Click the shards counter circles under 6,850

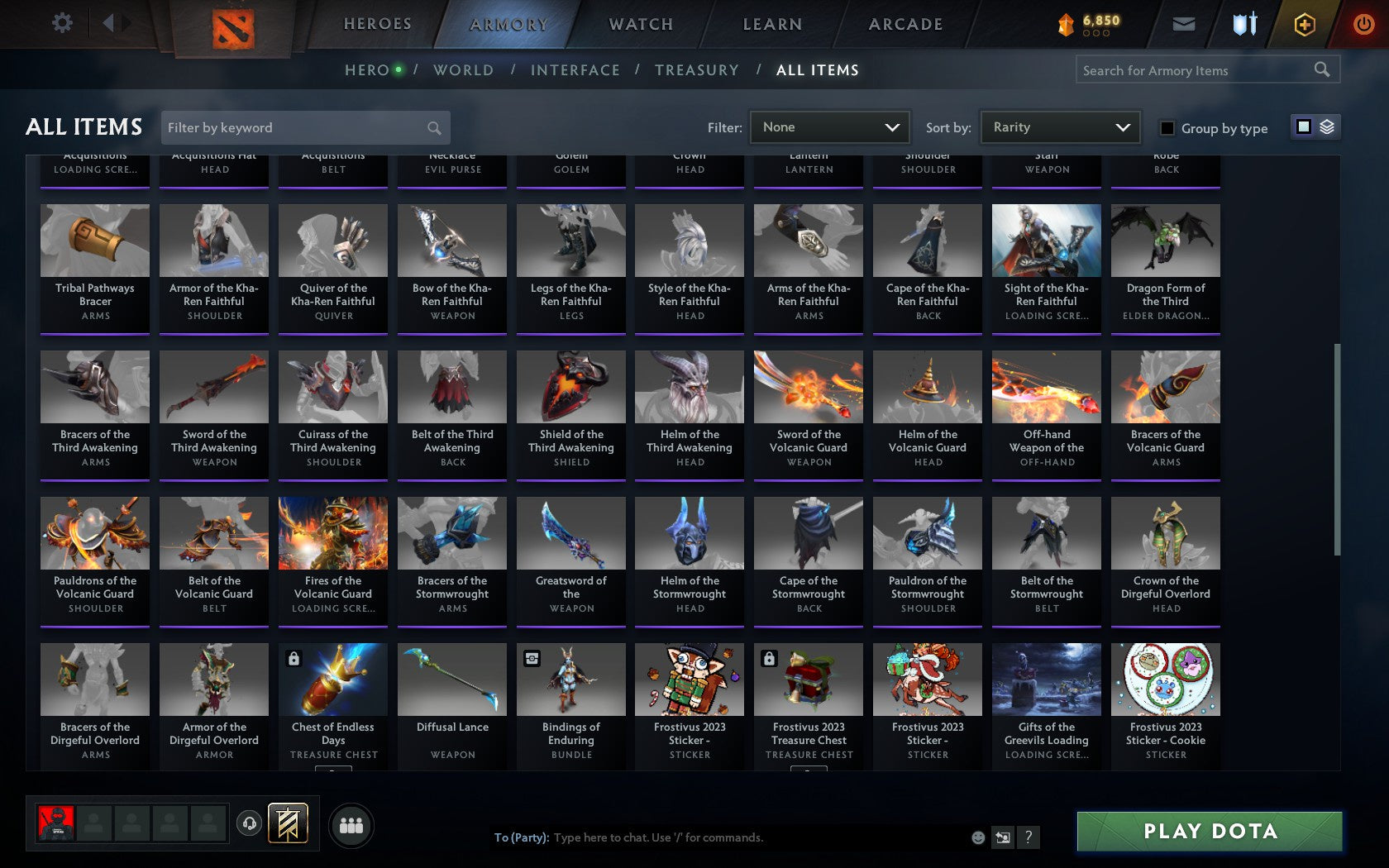point(1096,35)
